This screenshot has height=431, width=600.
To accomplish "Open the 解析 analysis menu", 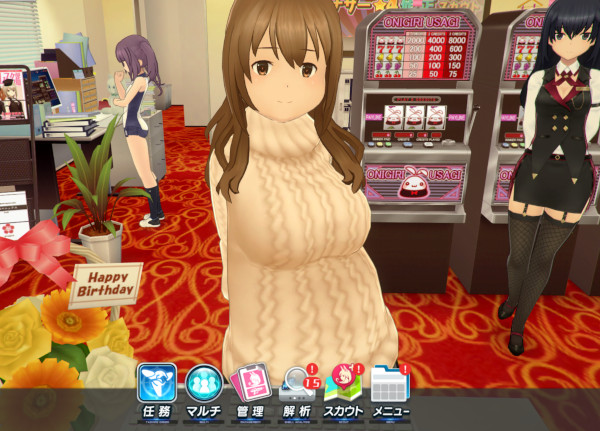I will point(296,388).
